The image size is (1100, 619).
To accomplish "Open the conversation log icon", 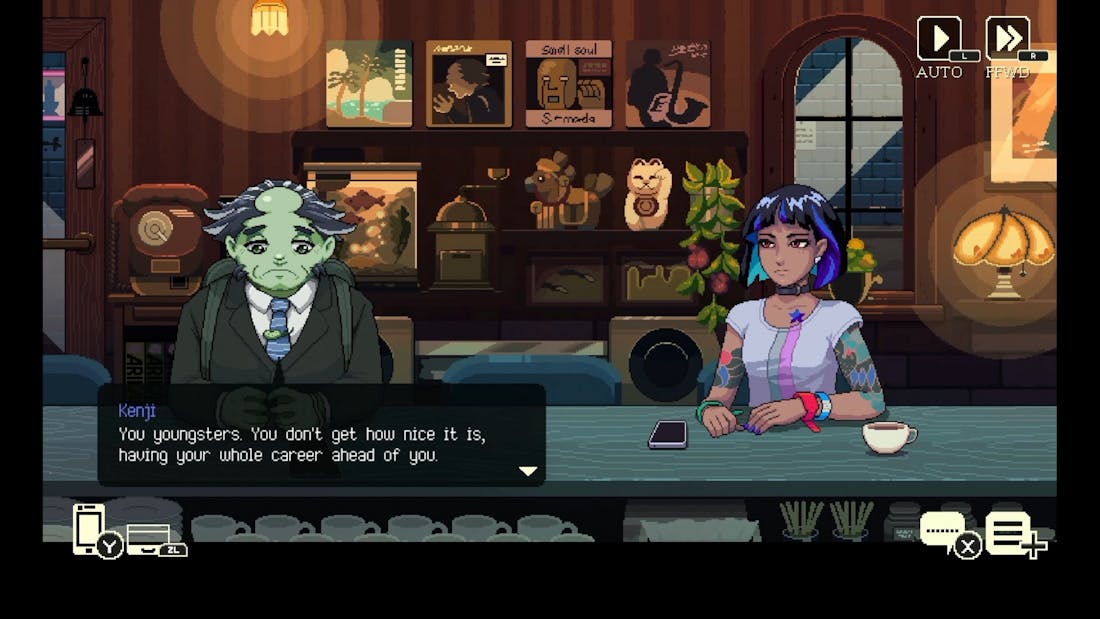I will pos(1009,532).
